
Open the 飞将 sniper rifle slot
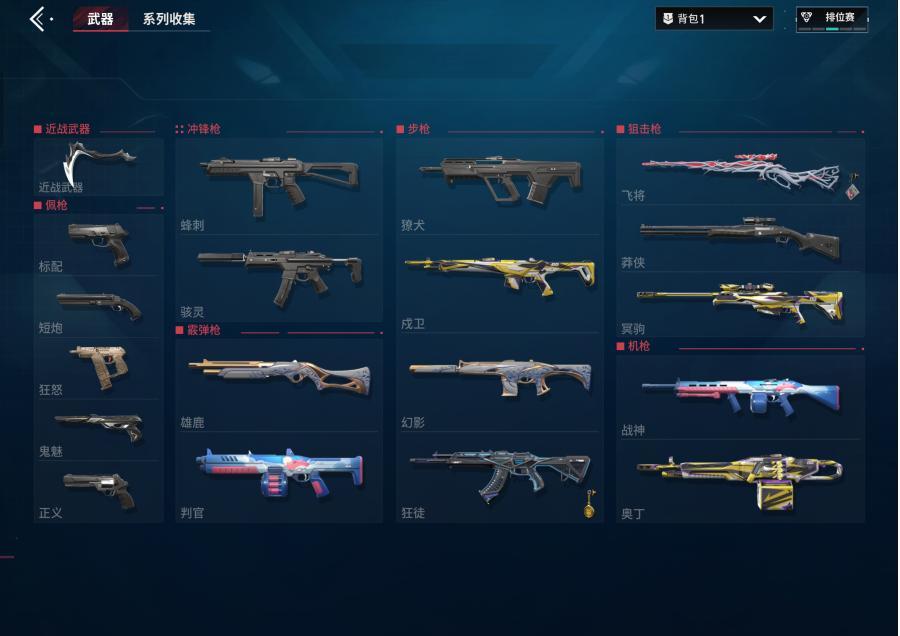[740, 173]
